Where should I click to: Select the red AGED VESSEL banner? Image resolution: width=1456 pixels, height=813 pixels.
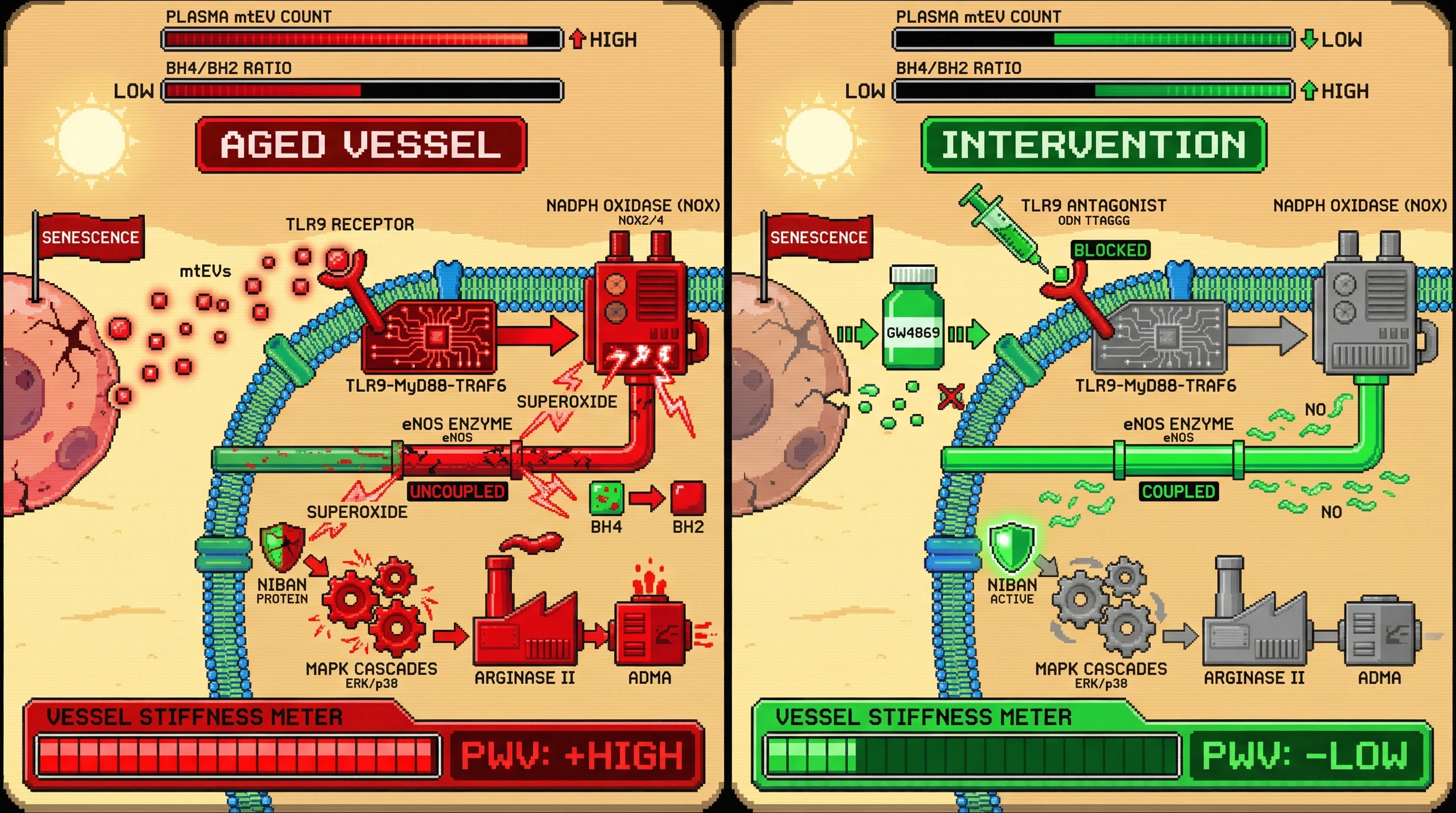tap(361, 144)
